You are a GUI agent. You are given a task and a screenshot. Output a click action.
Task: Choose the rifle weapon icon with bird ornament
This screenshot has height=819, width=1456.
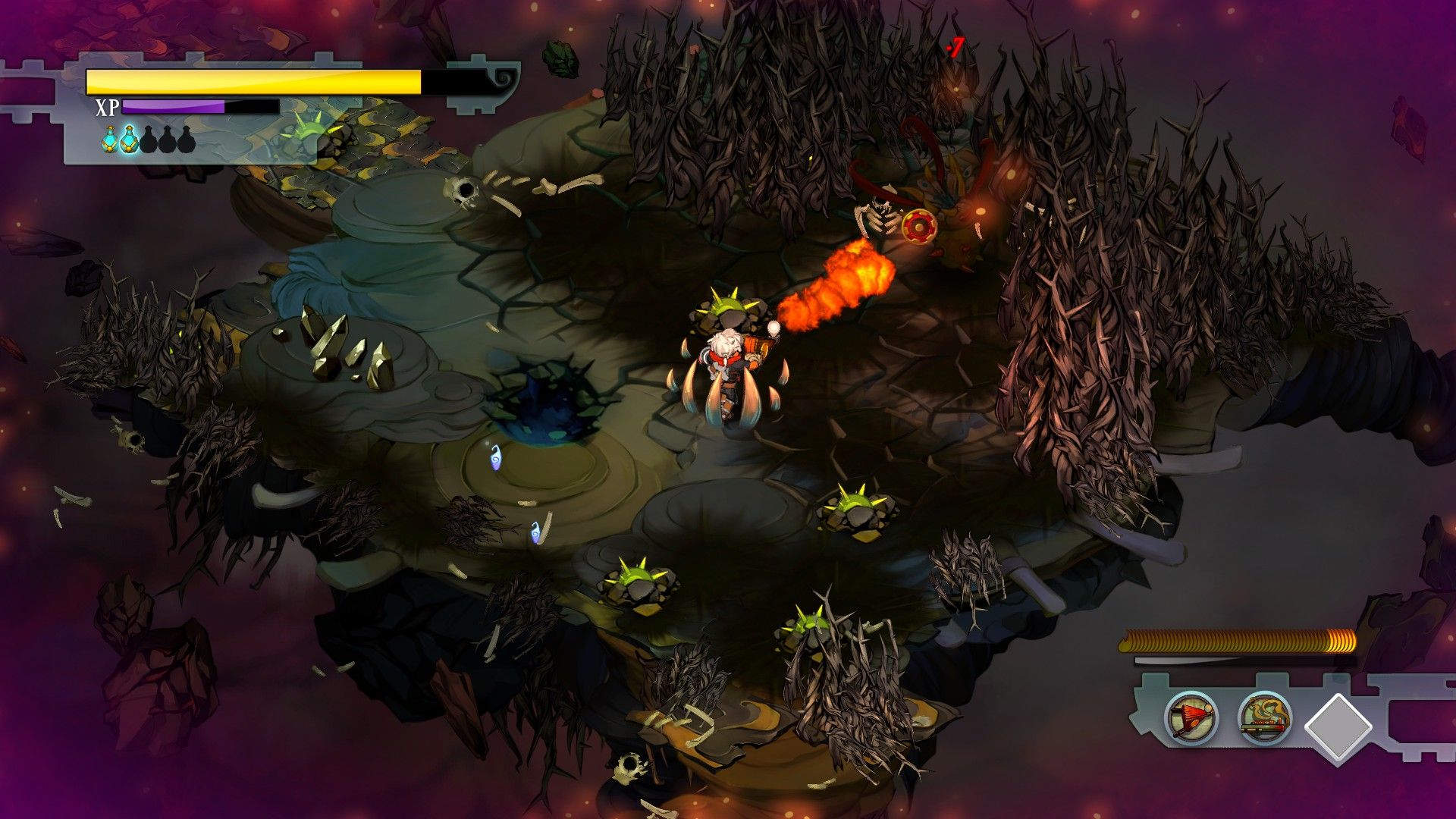pyautogui.click(x=1265, y=717)
